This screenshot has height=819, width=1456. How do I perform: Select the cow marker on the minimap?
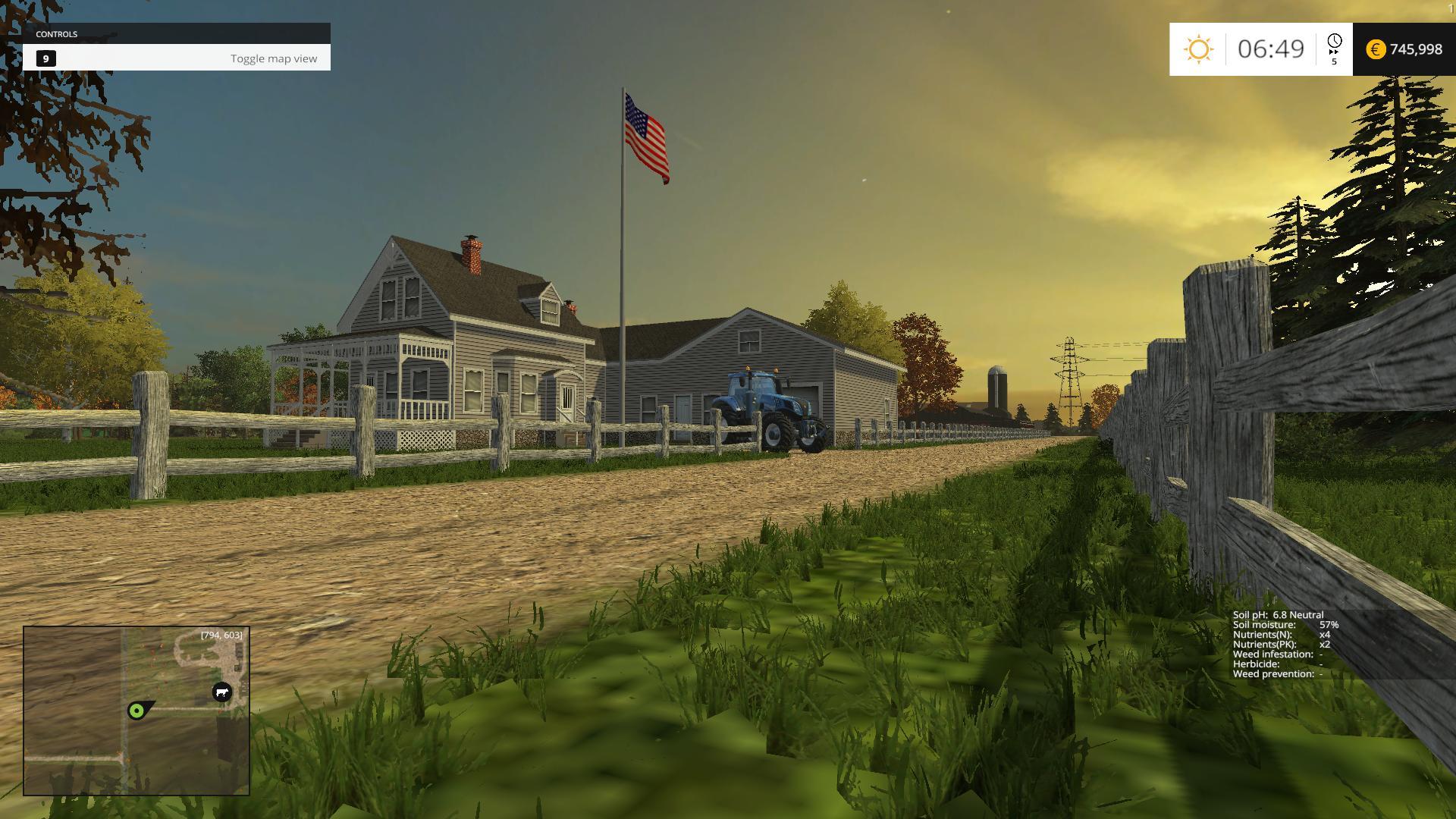(221, 692)
